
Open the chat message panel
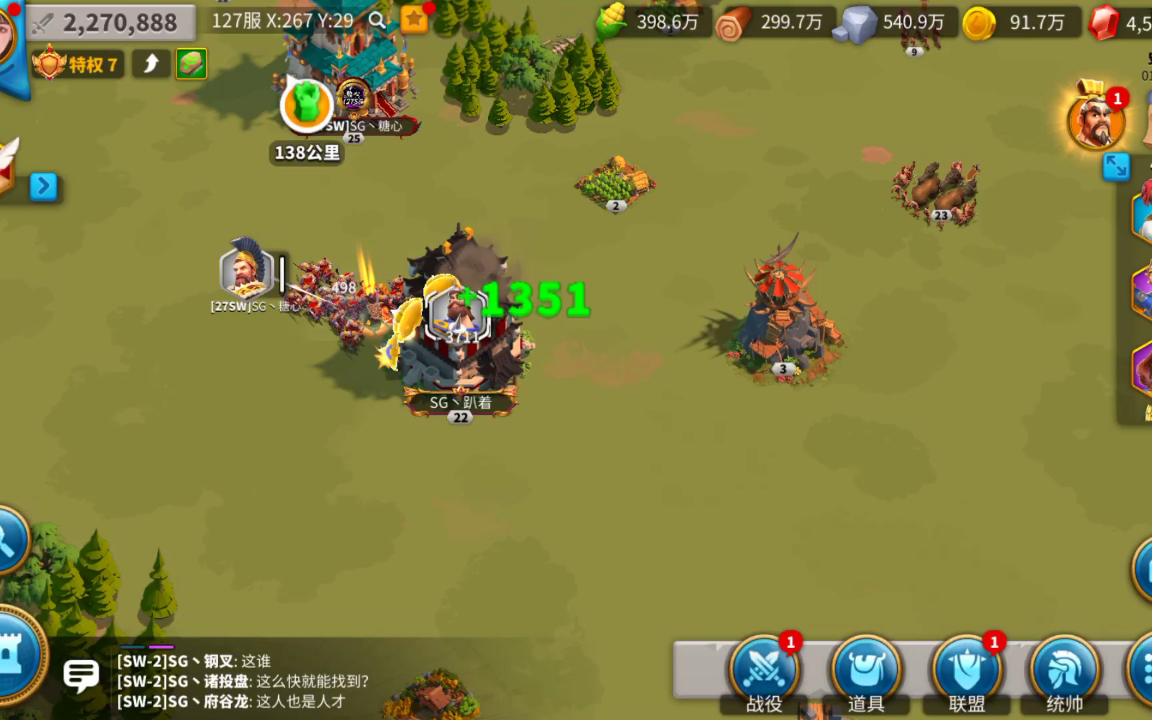pyautogui.click(x=81, y=676)
